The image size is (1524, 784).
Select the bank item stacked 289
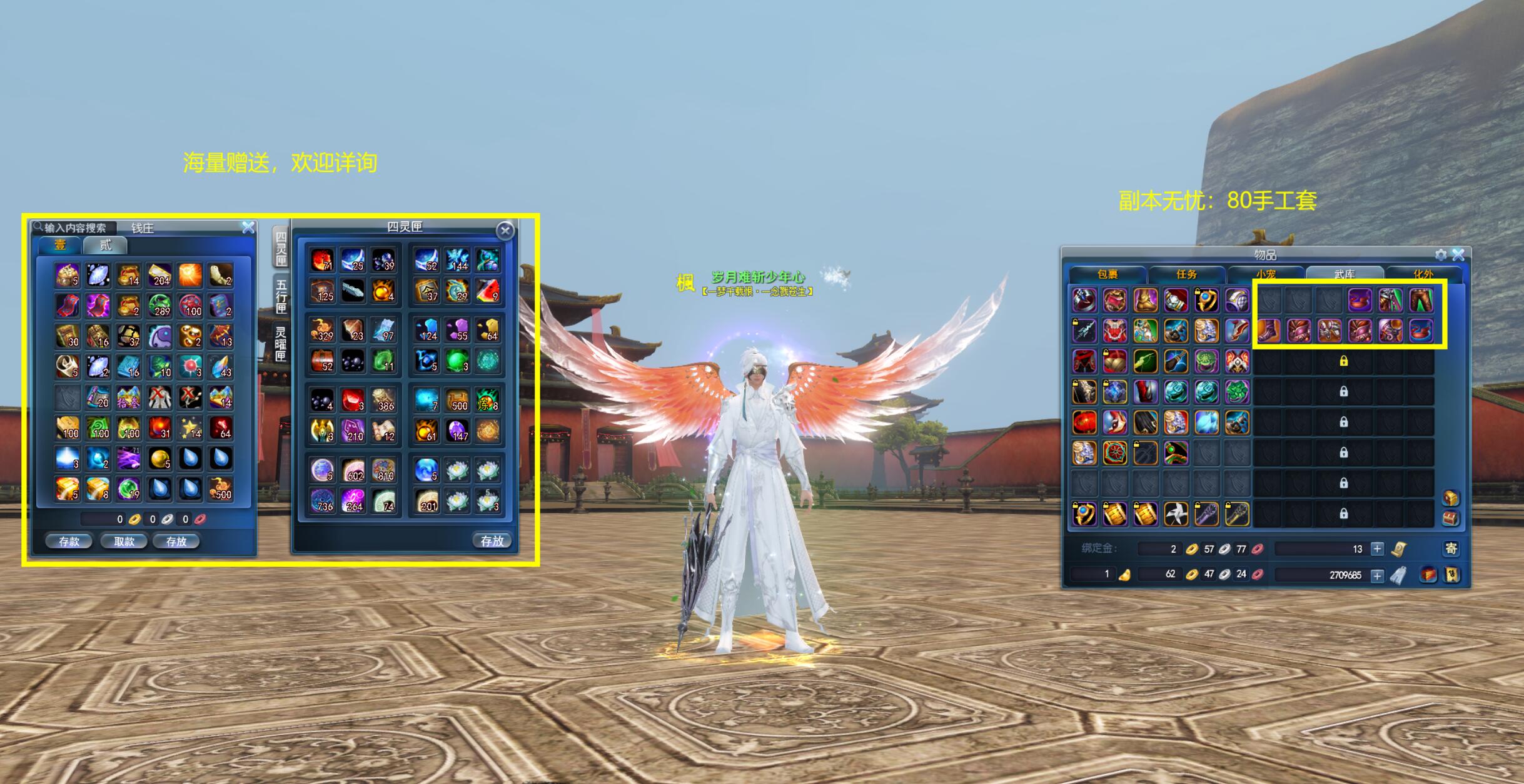click(159, 306)
